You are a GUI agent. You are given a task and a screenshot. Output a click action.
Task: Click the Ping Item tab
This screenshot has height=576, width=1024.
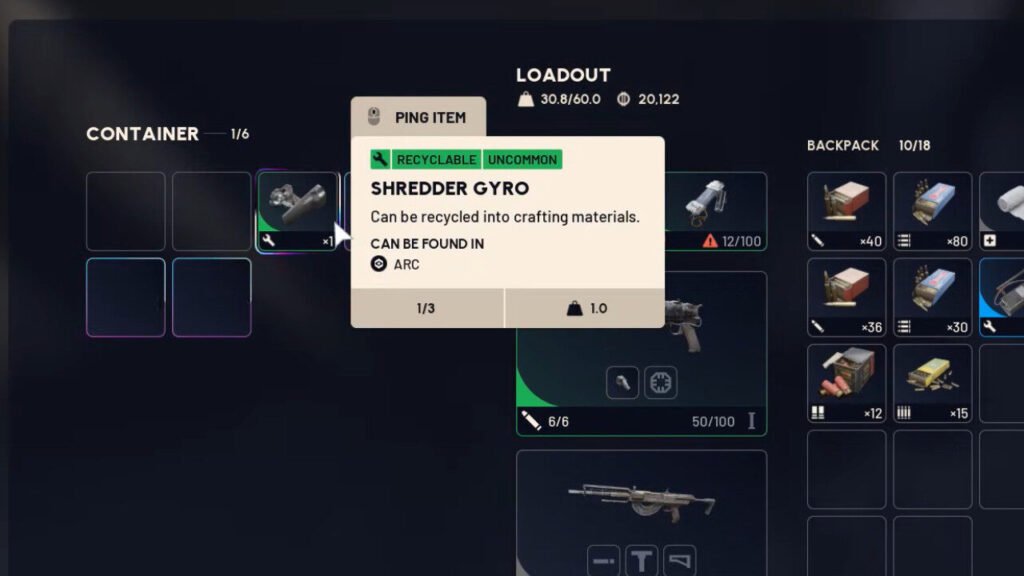(x=418, y=117)
